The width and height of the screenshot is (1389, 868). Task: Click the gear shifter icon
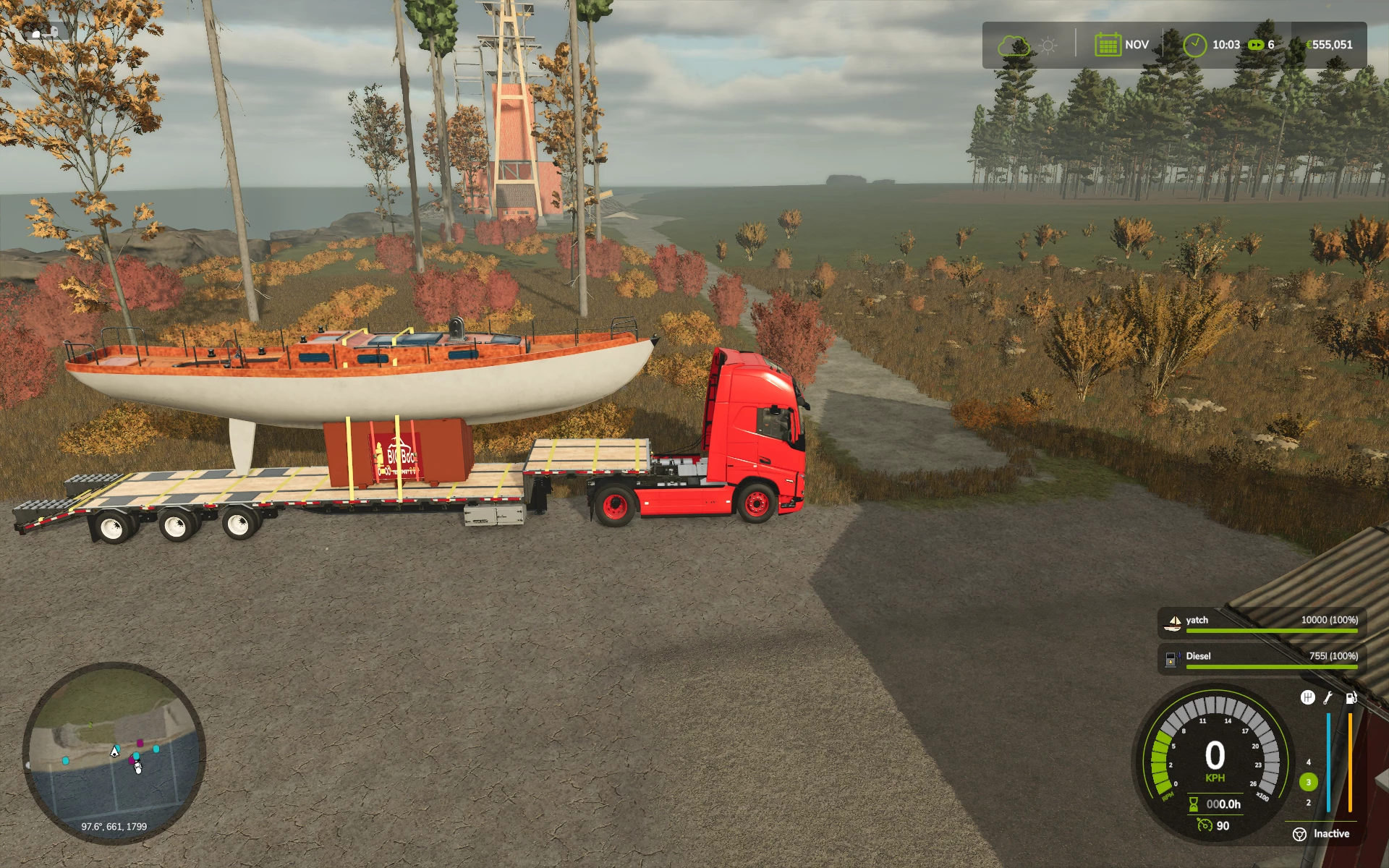[x=1307, y=697]
